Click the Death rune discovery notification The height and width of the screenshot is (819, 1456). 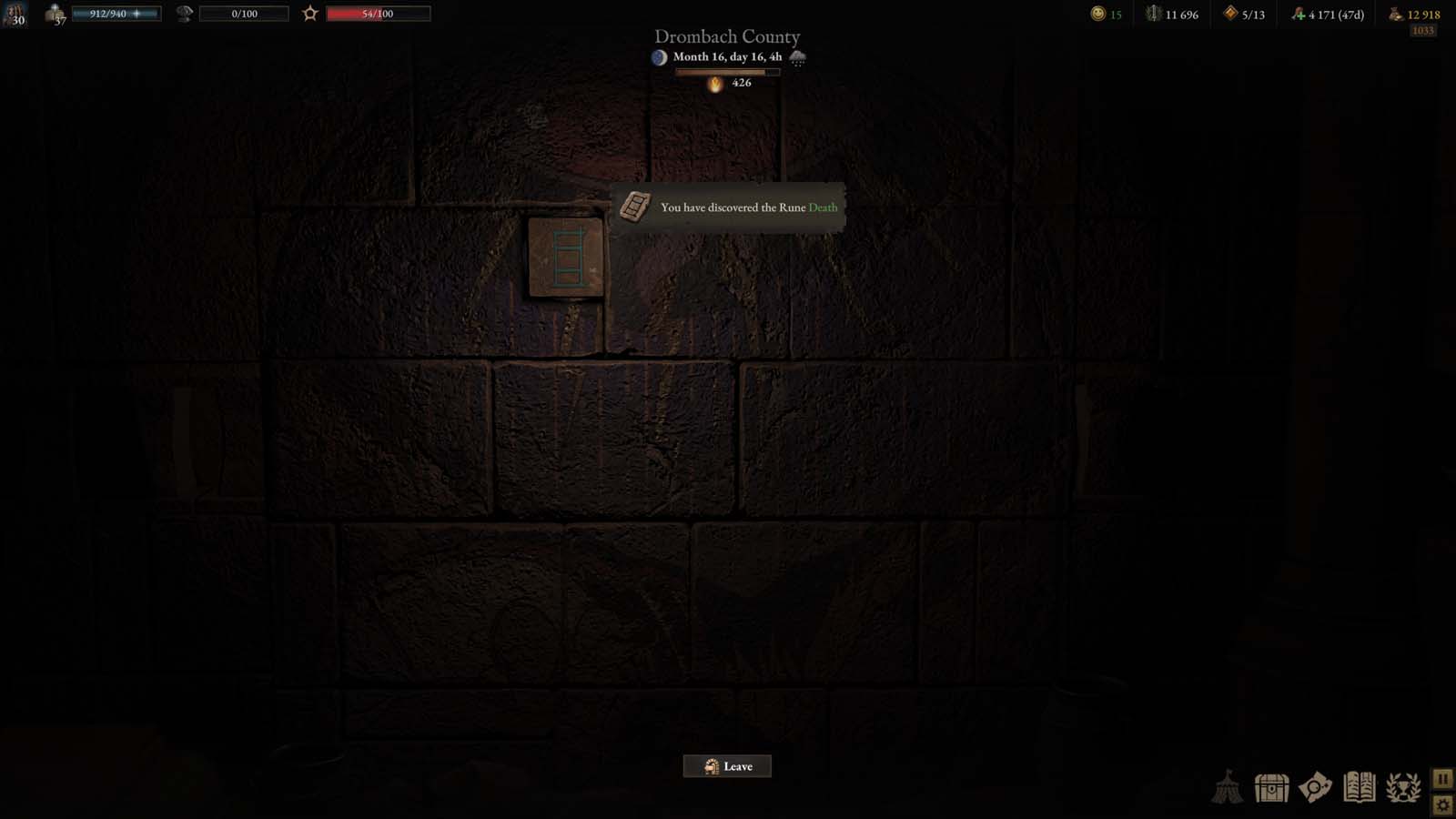[727, 207]
